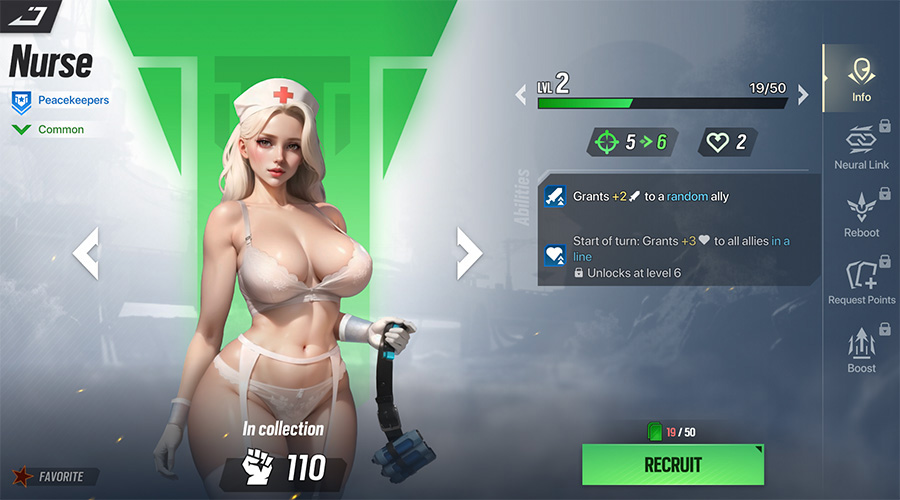Click the Peacekeepers faction badge
Screen dimensions: 900x500
60,100
